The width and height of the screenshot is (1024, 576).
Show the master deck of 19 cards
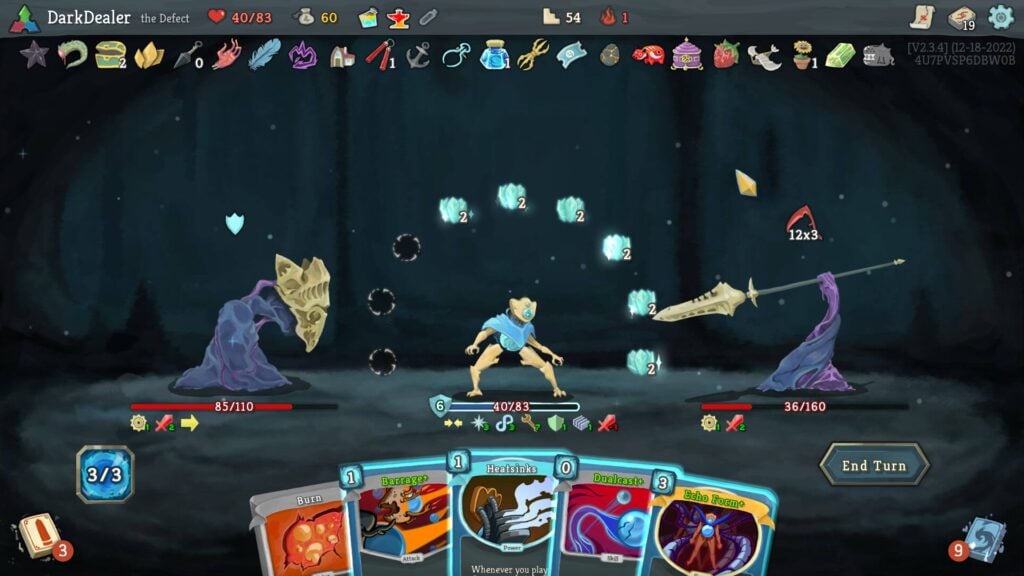[x=962, y=17]
